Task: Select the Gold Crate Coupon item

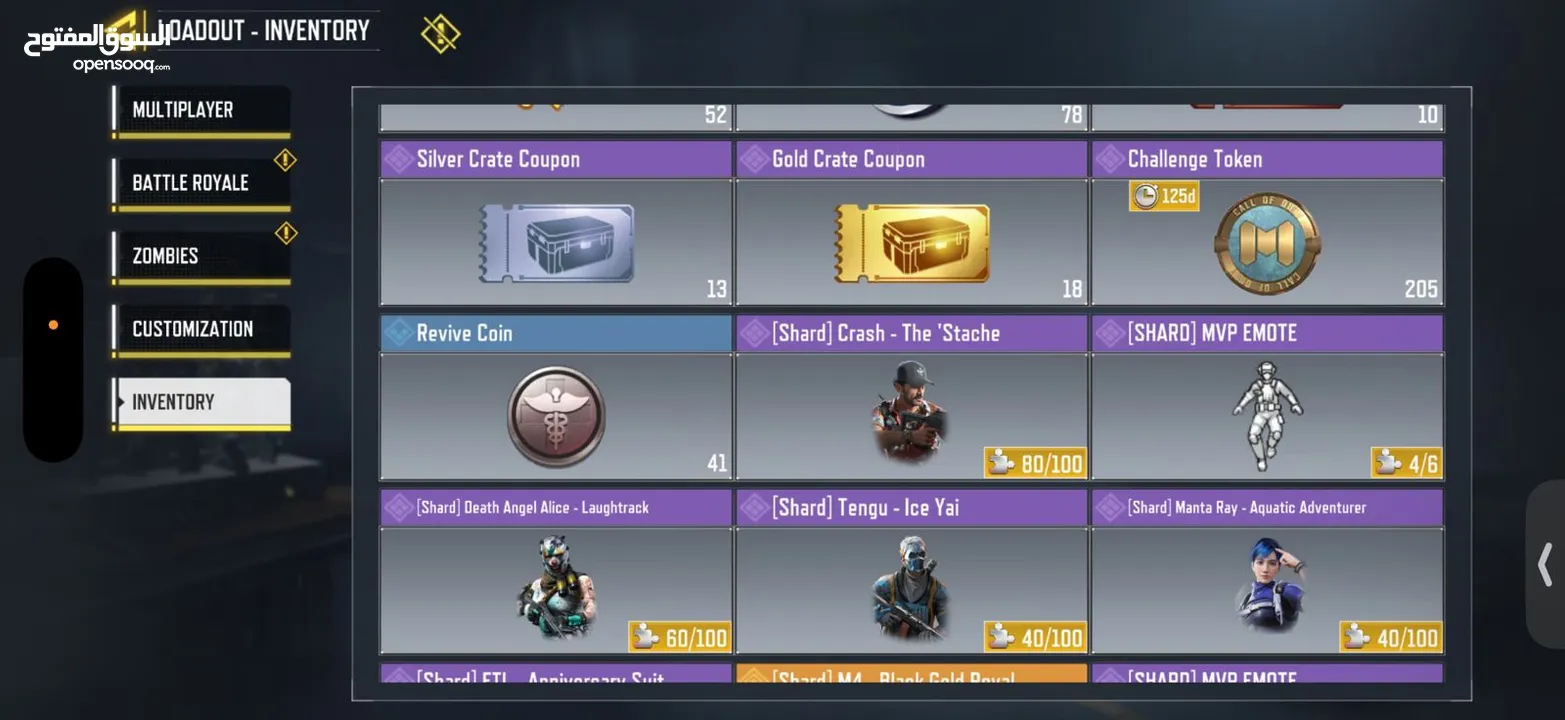Action: click(x=910, y=242)
